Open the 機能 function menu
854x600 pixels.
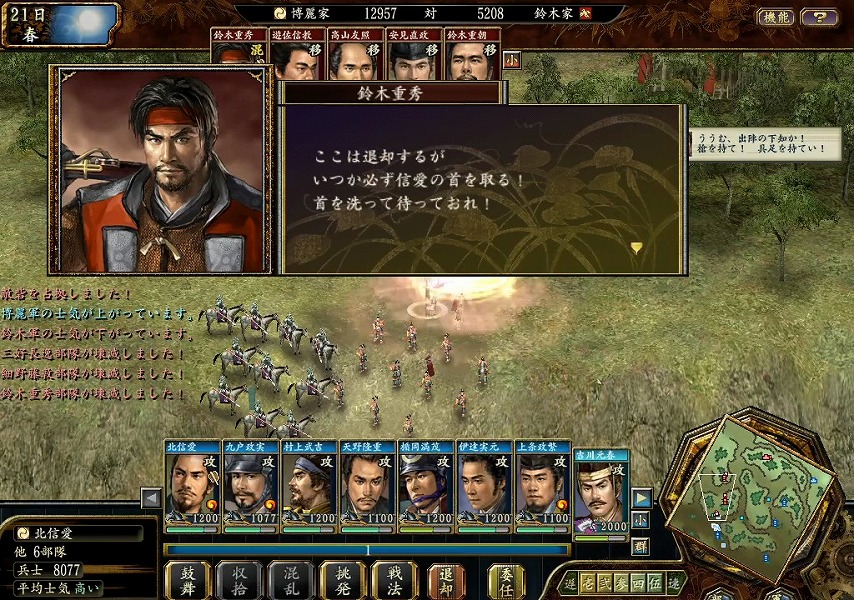pyautogui.click(x=775, y=17)
